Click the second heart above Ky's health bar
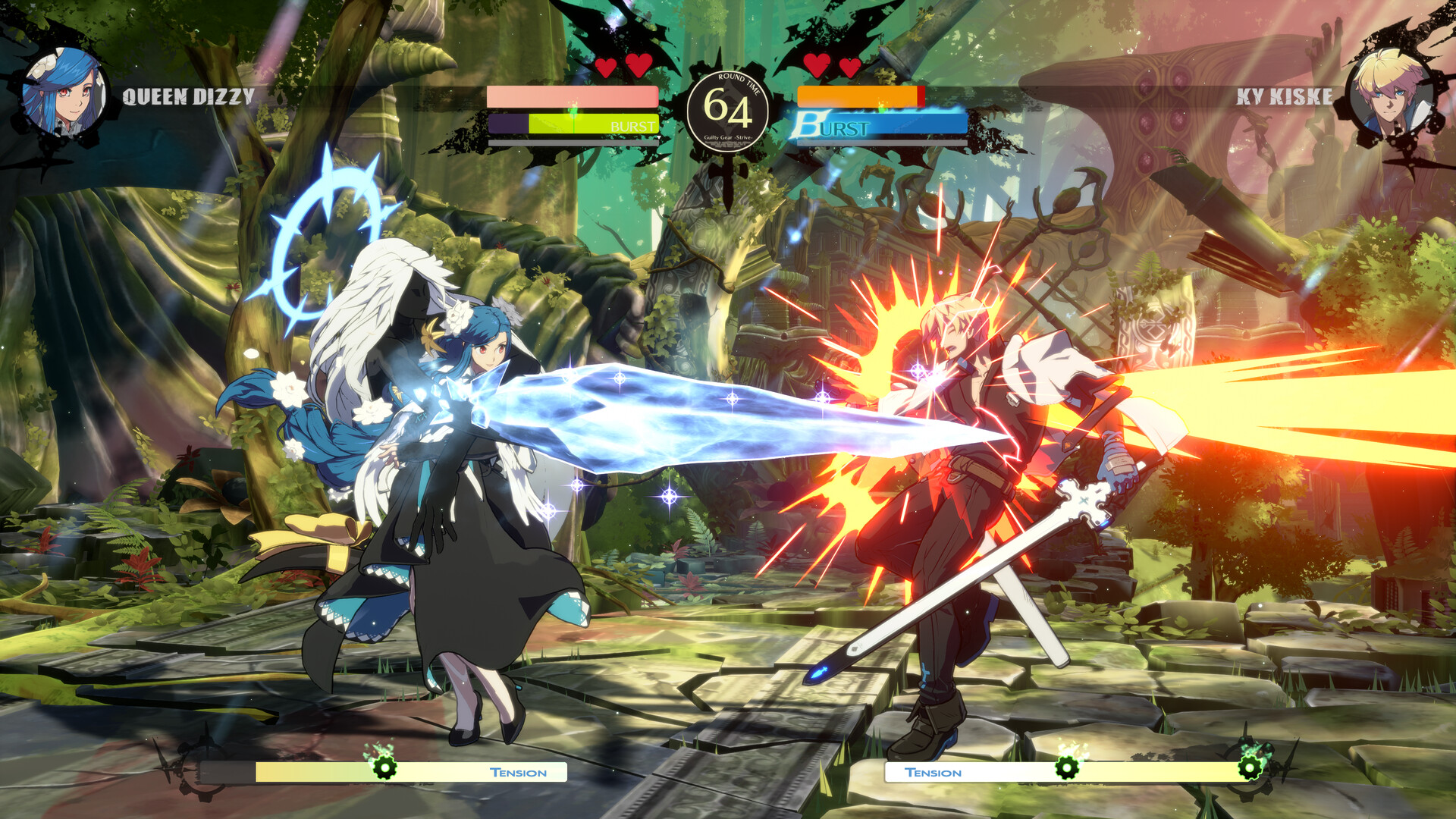 849,66
